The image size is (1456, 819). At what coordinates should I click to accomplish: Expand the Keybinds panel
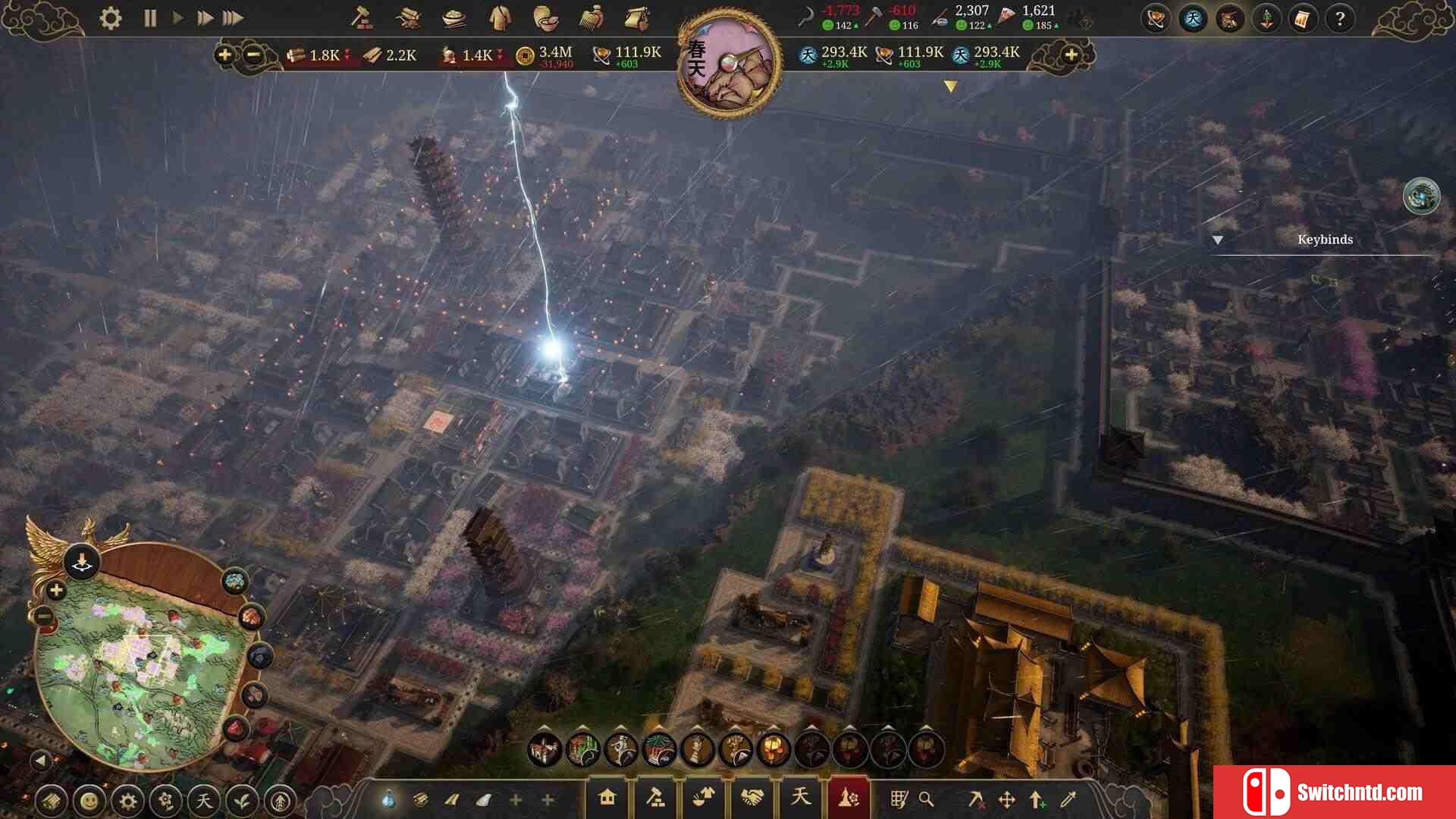pos(1218,240)
